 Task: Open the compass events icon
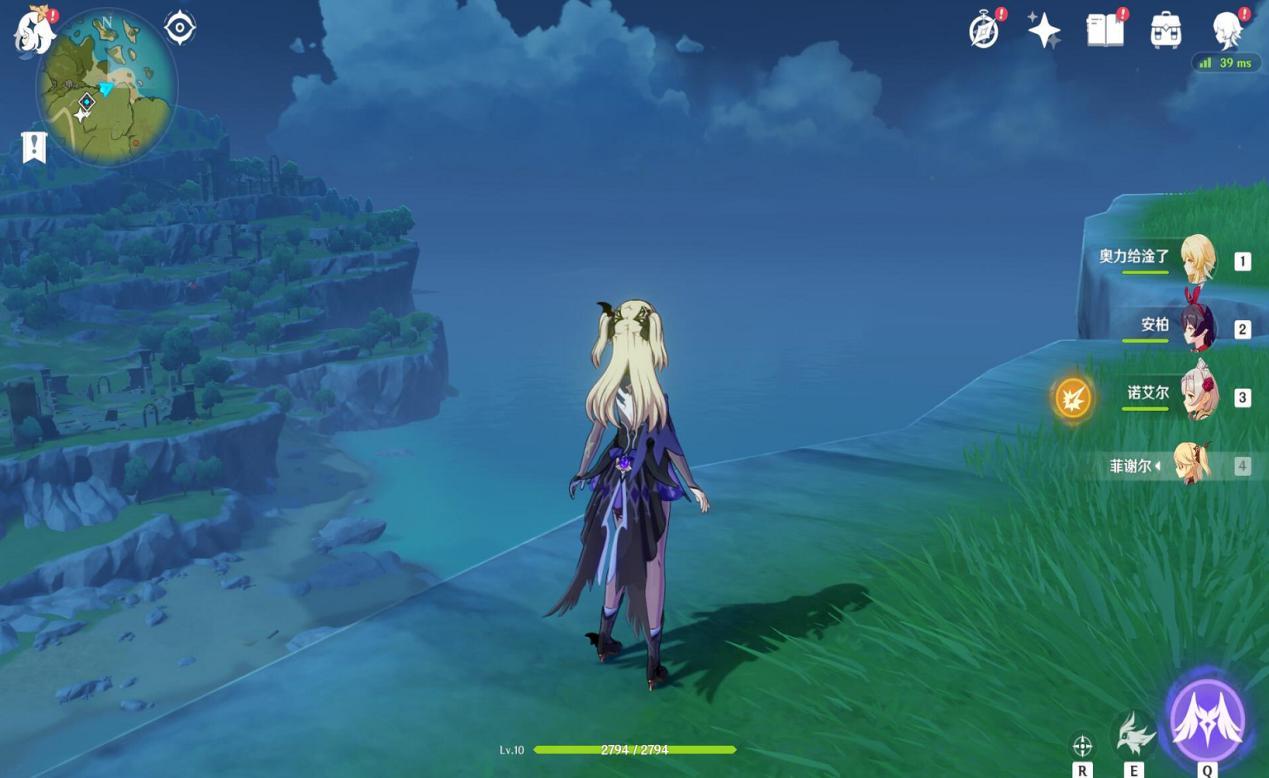click(984, 31)
